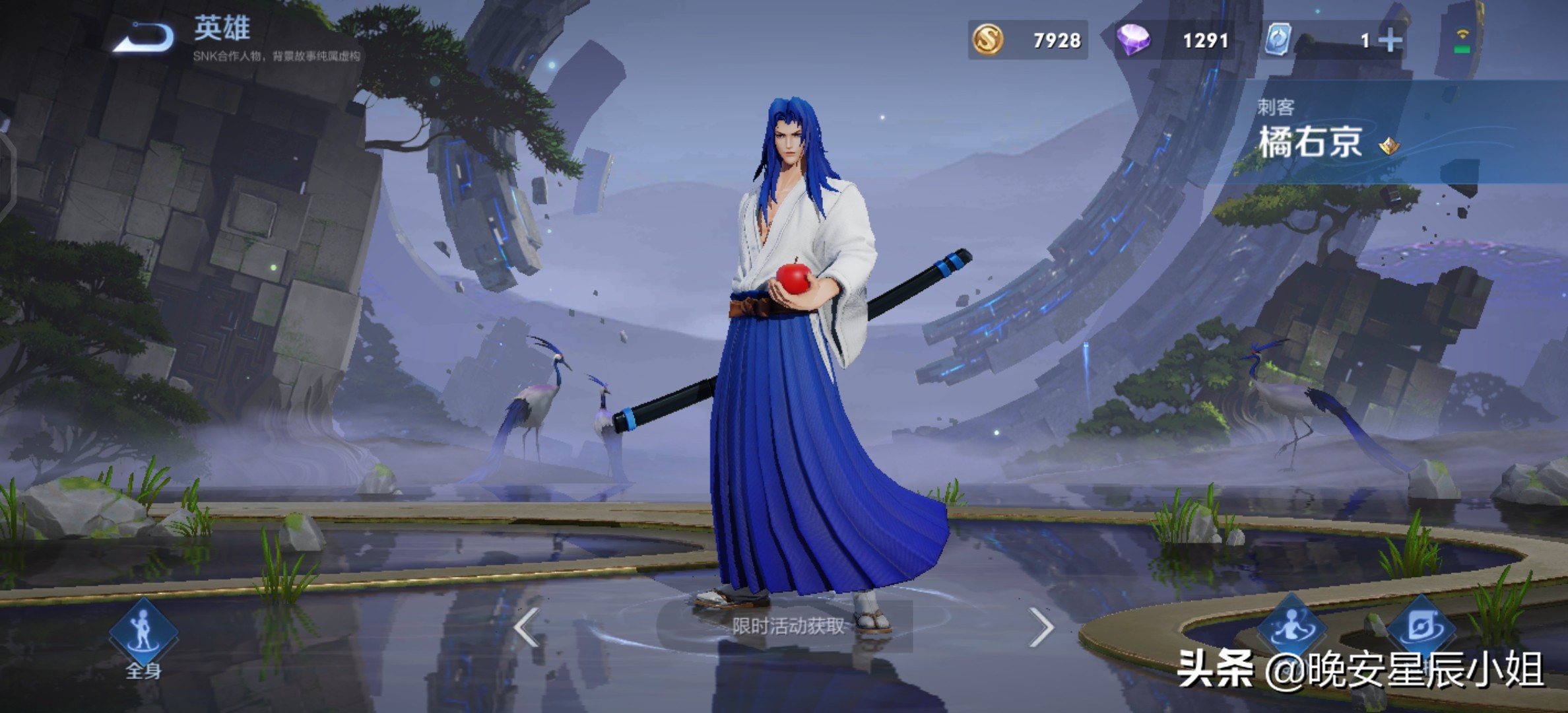1568x713 pixels.
Task: Click the 限时活动获取 acquire button
Action: pyautogui.click(x=787, y=626)
